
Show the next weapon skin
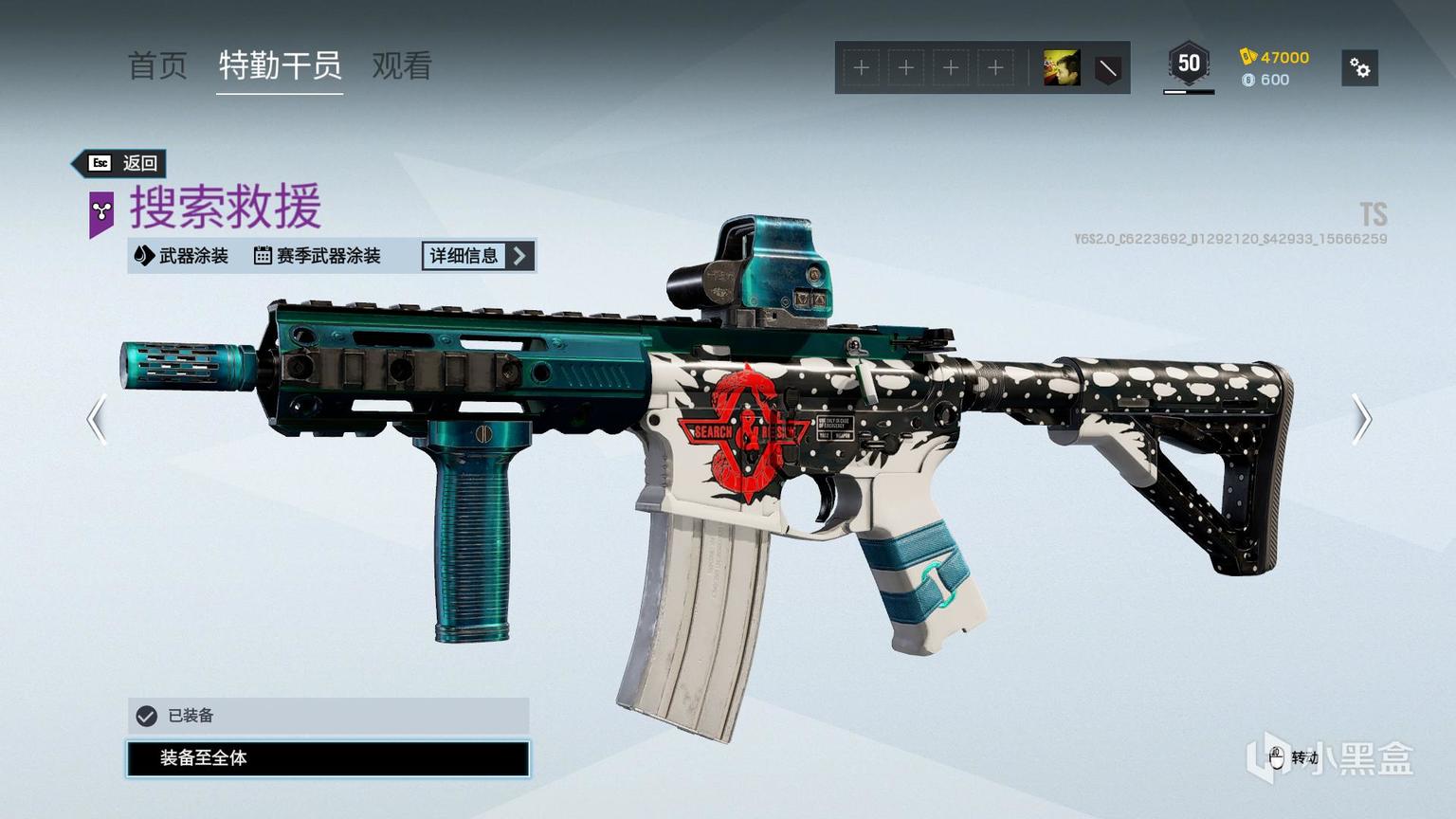coord(1361,419)
